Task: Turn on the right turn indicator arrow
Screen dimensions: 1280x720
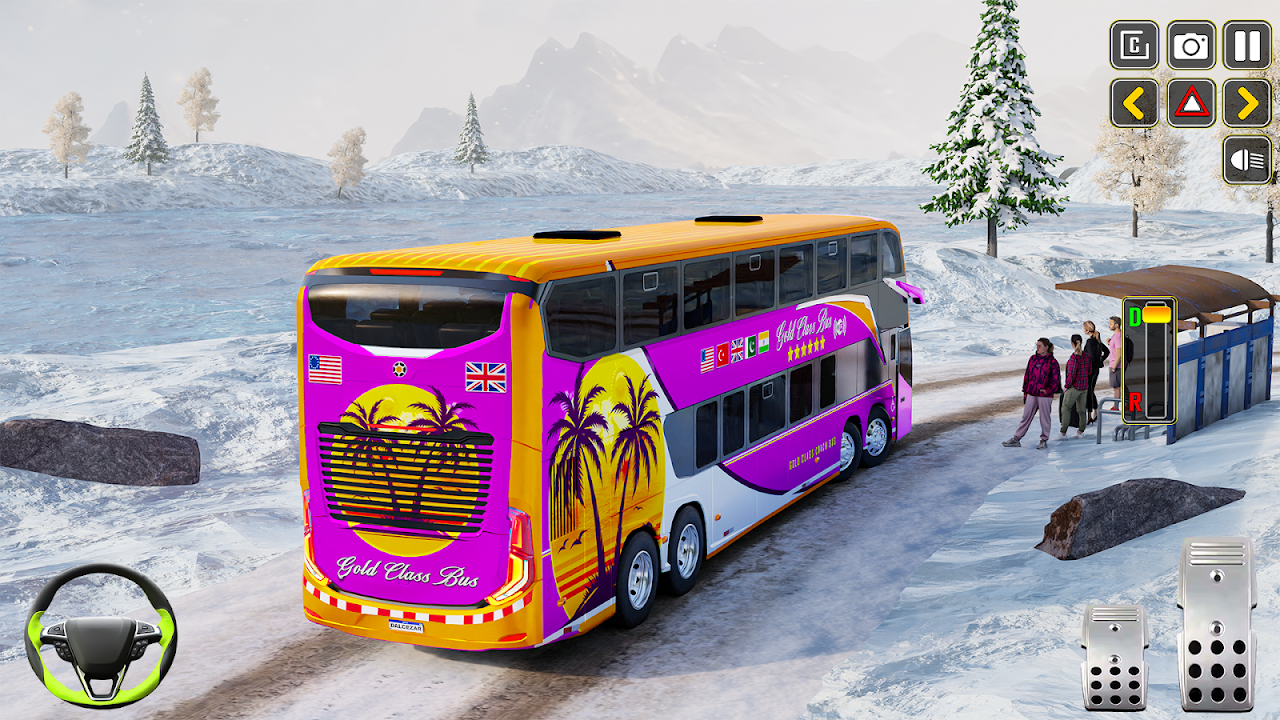Action: click(x=1247, y=103)
